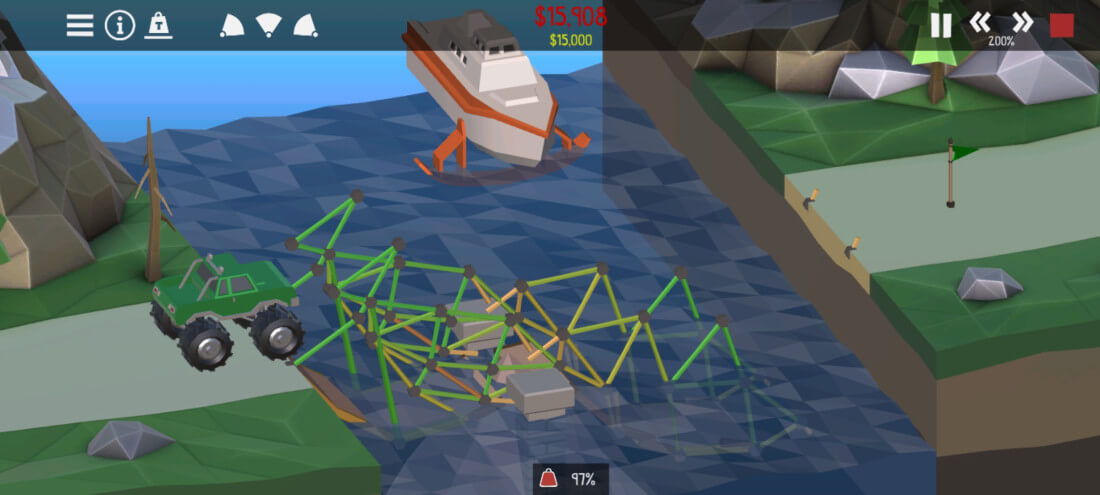
Task: Slow down the simulation speed
Action: [980, 22]
